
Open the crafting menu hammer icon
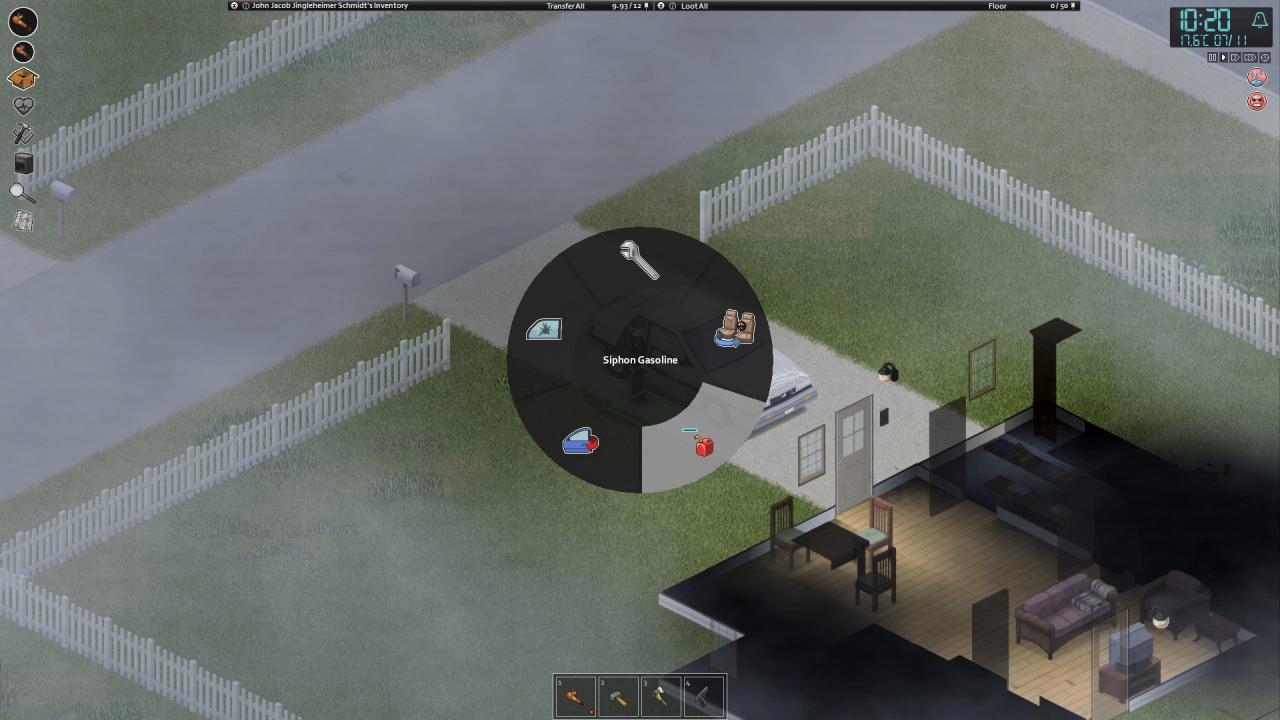tap(23, 134)
